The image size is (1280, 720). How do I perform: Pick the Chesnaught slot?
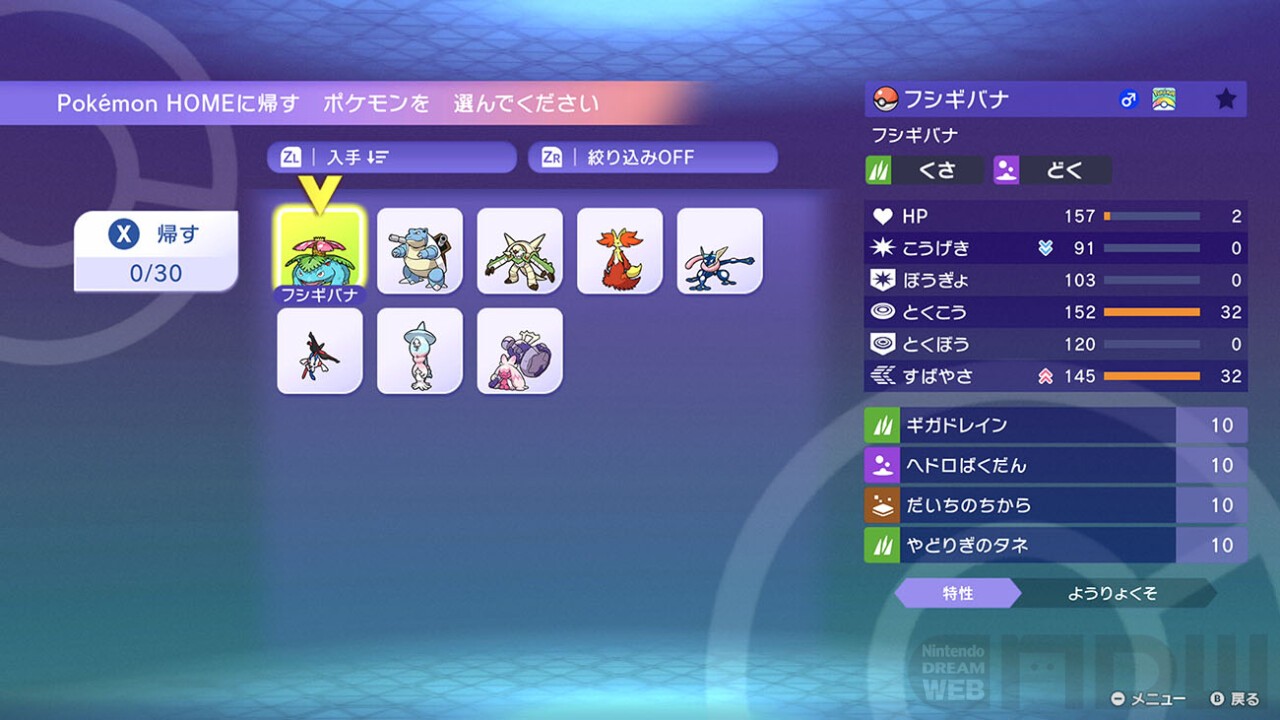(520, 250)
